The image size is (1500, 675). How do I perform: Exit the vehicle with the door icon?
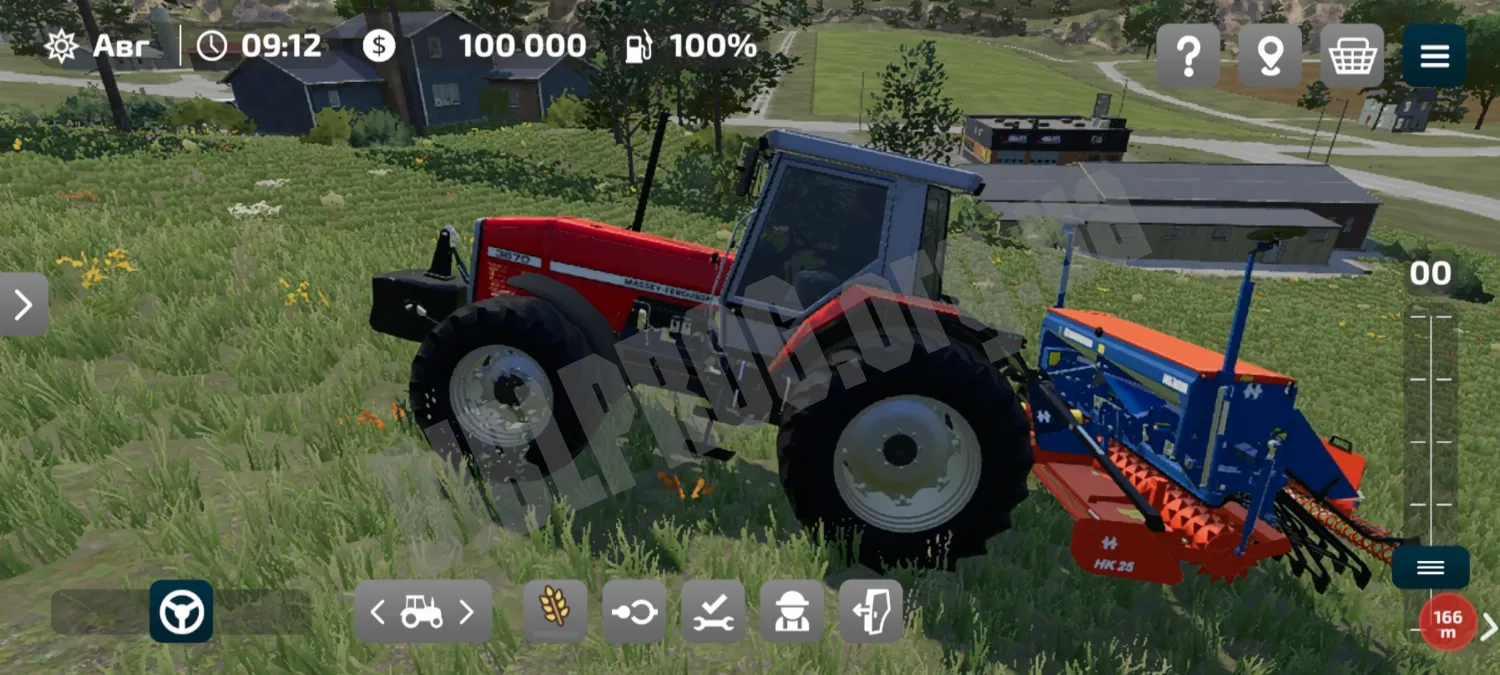tap(871, 611)
